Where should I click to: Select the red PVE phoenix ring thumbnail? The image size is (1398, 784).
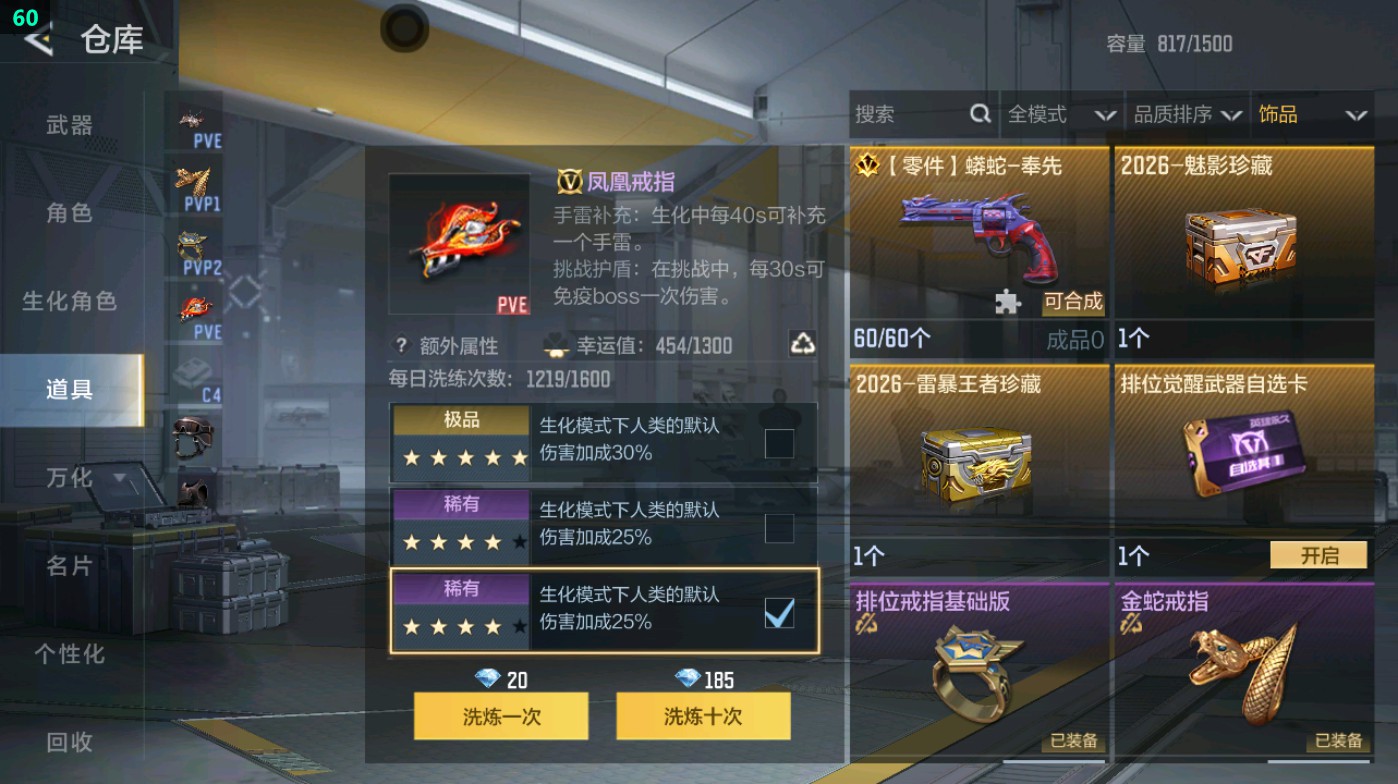click(x=194, y=305)
